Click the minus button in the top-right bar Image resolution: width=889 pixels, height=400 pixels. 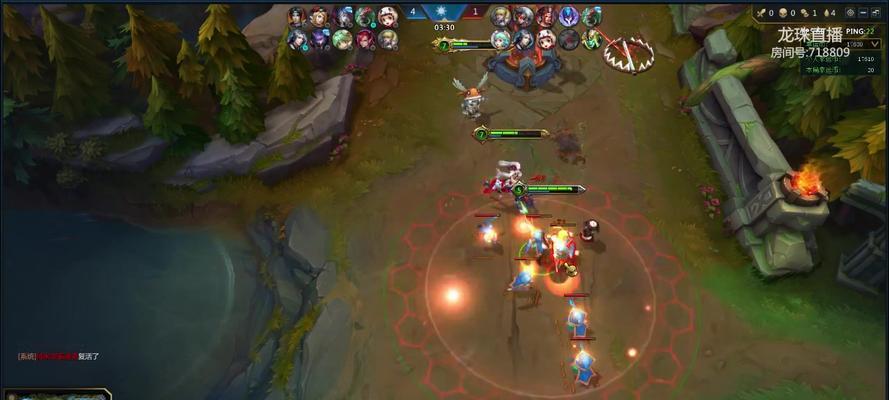click(x=863, y=15)
